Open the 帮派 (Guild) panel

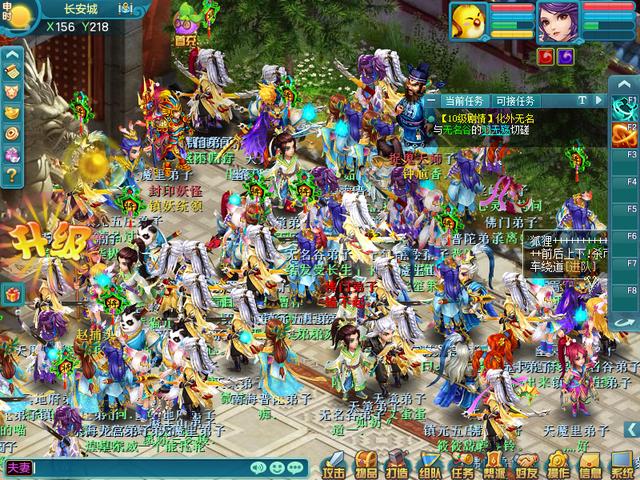(x=494, y=466)
